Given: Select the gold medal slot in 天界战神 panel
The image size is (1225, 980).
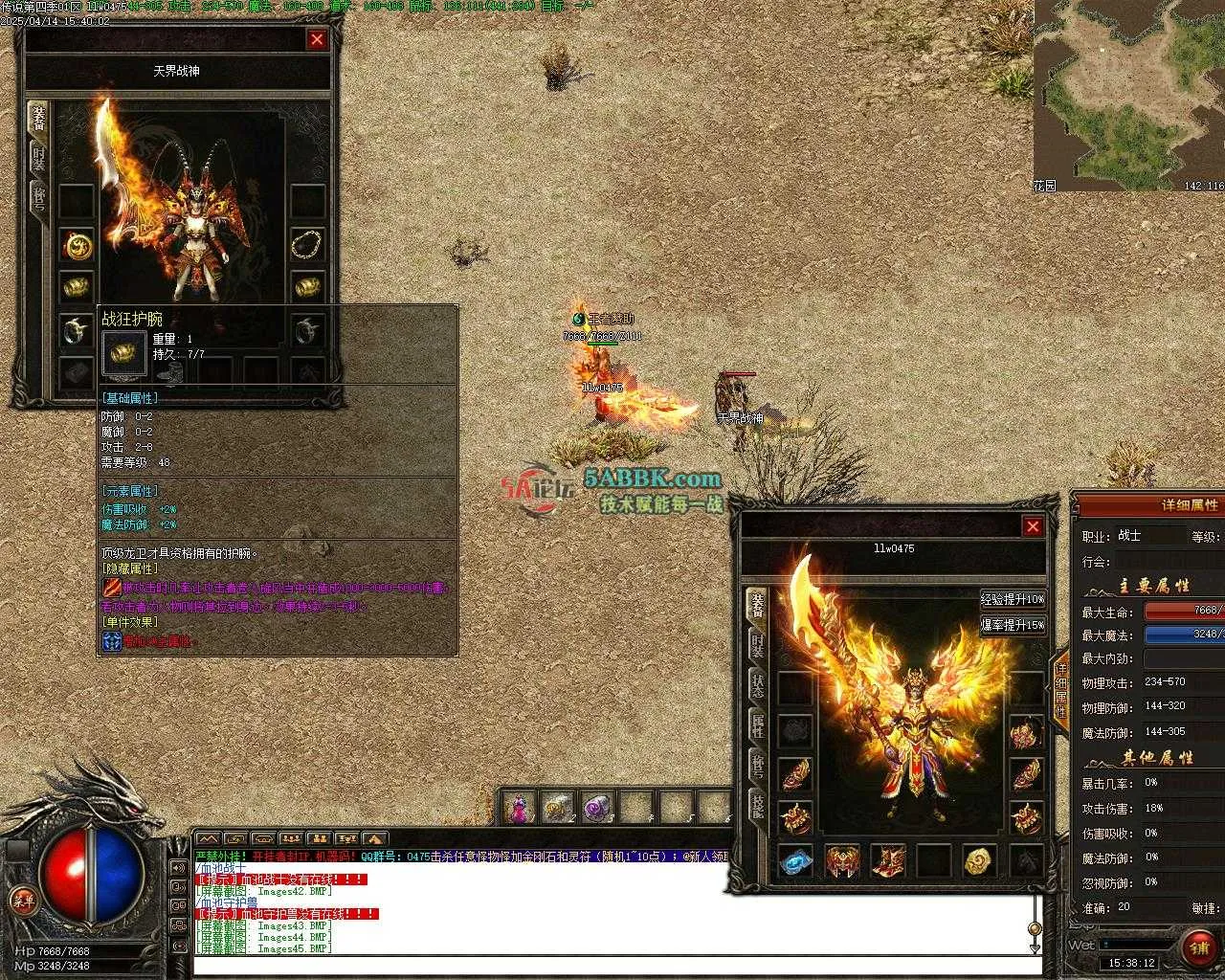Looking at the screenshot, I should (x=77, y=246).
